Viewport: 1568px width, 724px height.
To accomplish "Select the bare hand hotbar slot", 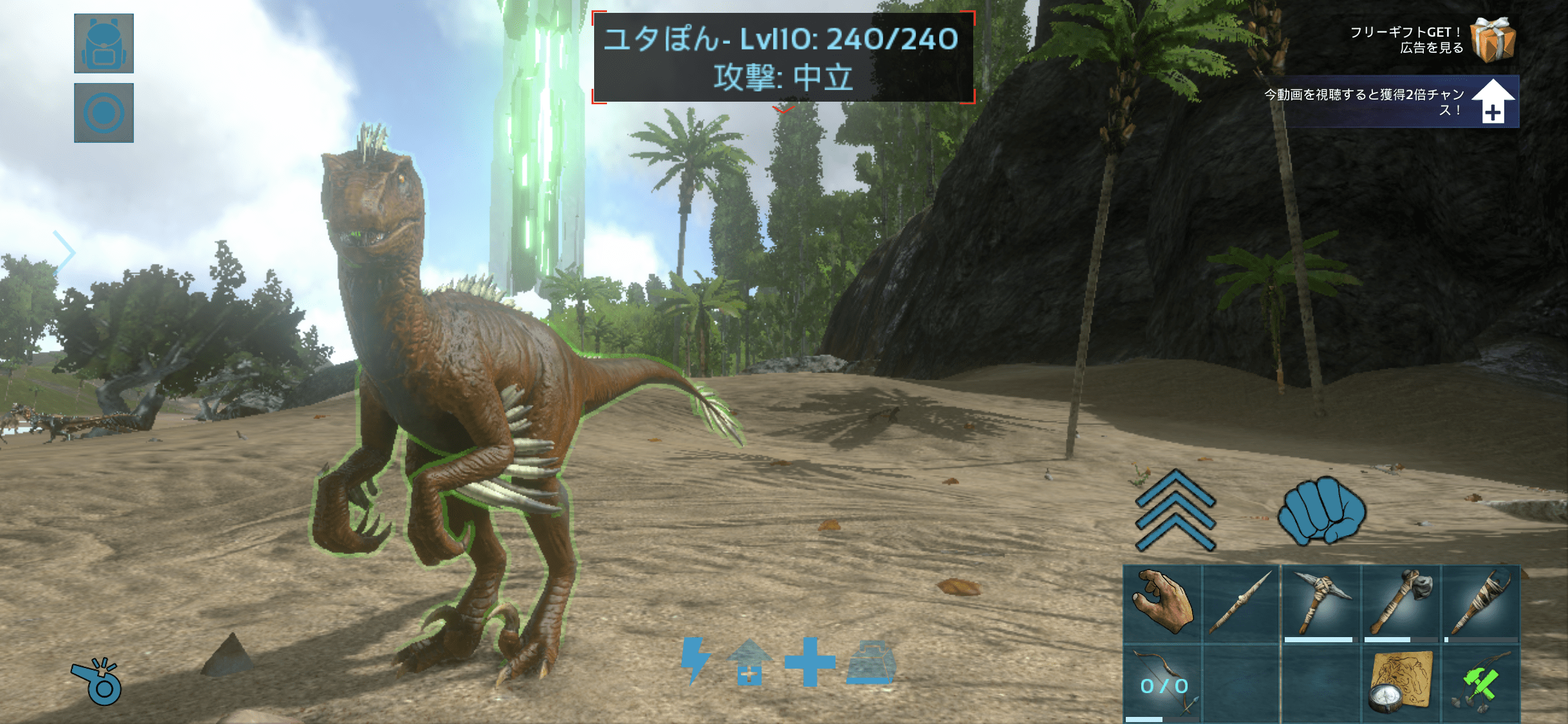I will click(1162, 603).
